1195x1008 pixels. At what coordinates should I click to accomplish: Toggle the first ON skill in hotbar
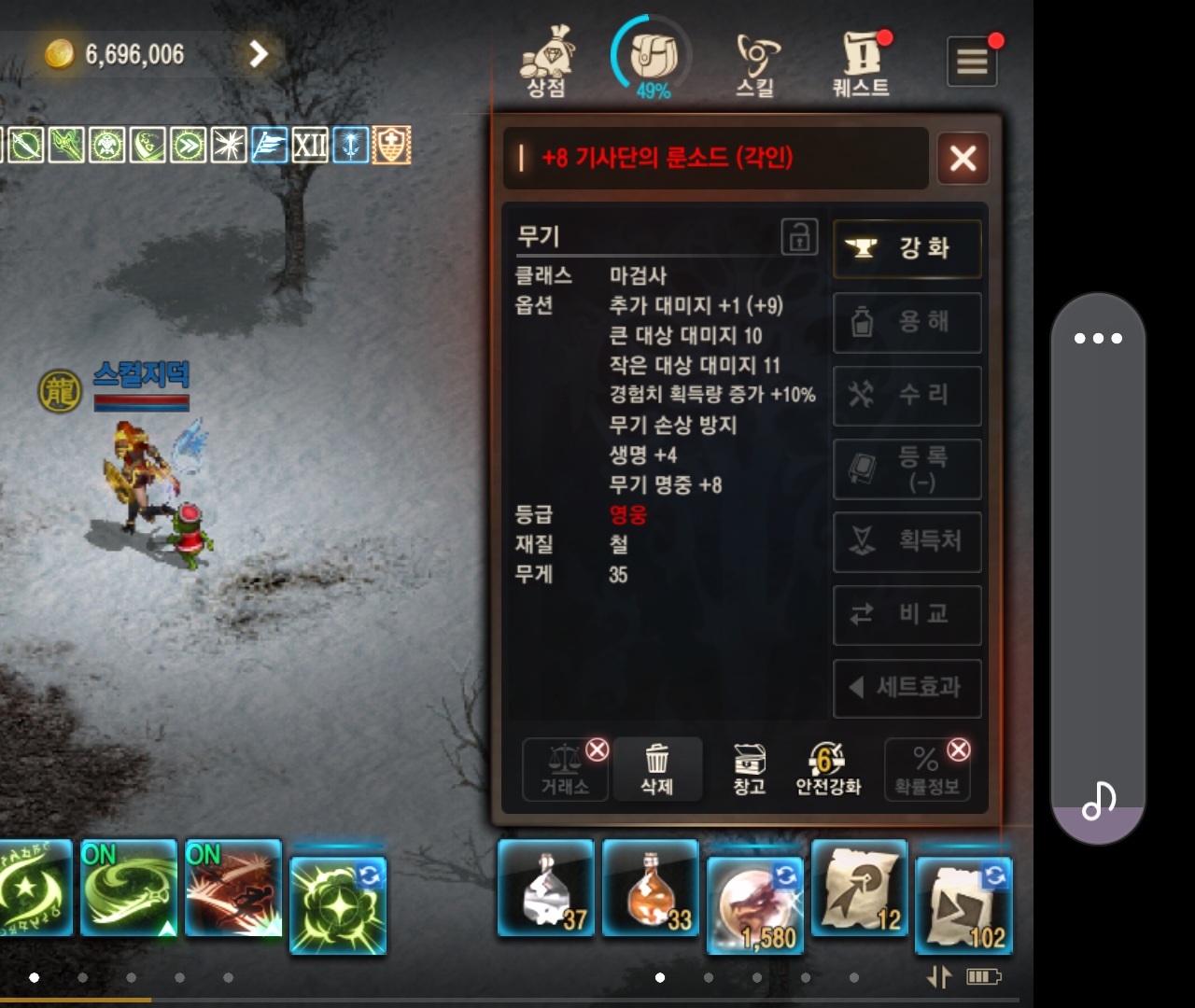[x=127, y=889]
